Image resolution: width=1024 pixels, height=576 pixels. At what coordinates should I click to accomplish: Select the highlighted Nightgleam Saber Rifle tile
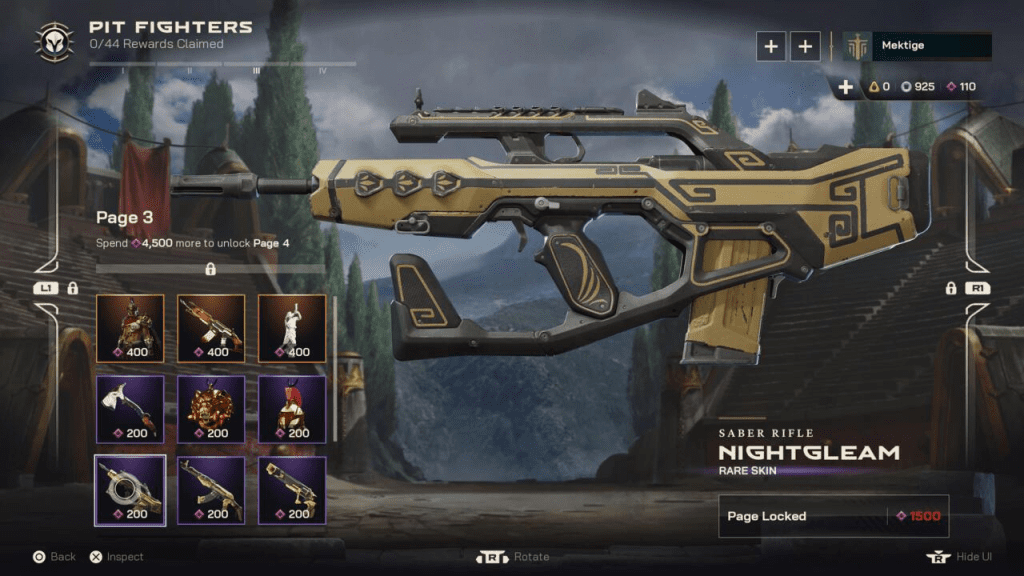pos(130,490)
